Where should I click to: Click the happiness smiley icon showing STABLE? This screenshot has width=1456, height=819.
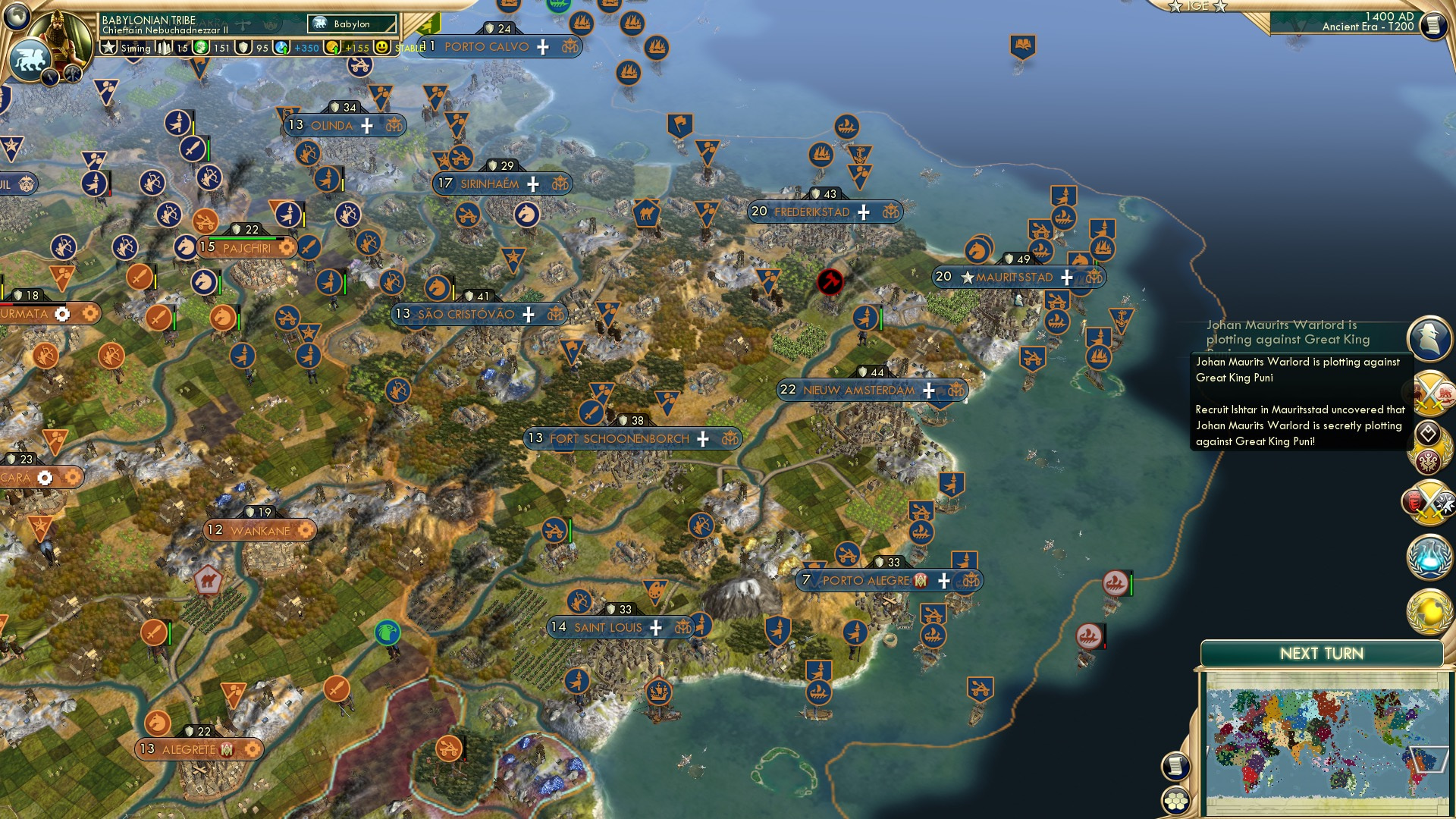coord(383,49)
